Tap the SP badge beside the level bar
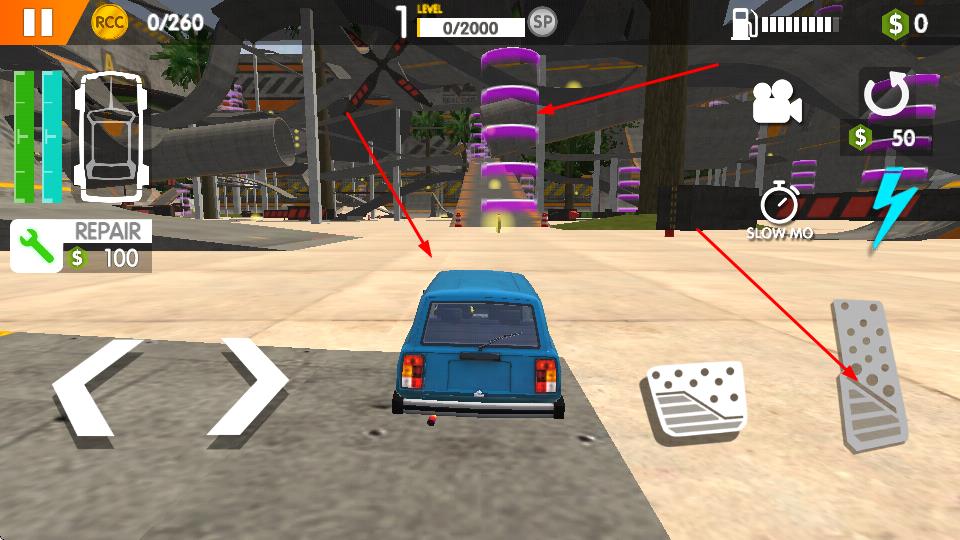This screenshot has width=960, height=540. 542,21
